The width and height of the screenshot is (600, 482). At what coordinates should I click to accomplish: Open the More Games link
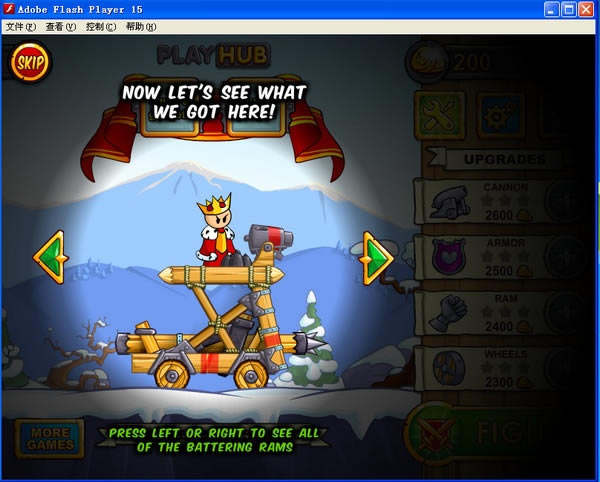click(x=49, y=438)
